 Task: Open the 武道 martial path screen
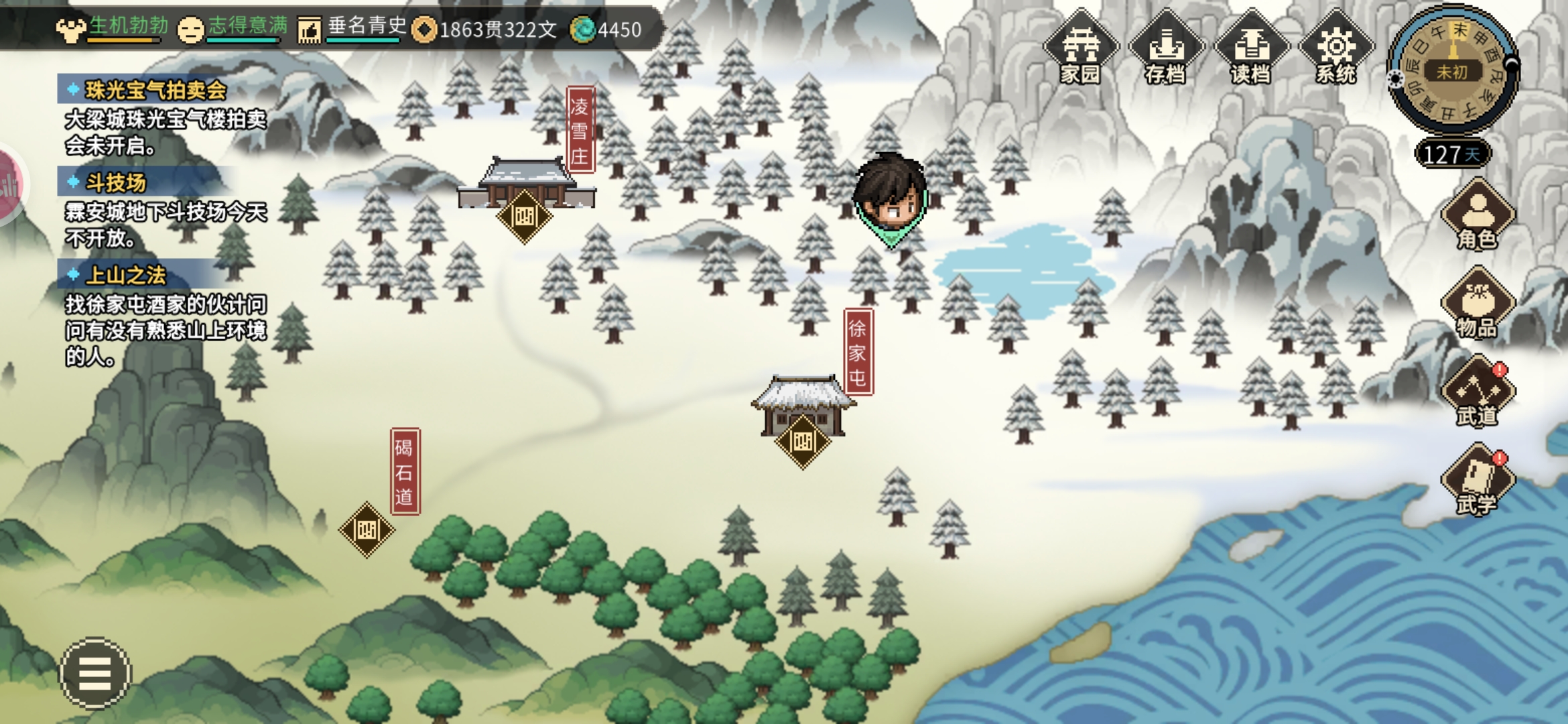pyautogui.click(x=1478, y=392)
